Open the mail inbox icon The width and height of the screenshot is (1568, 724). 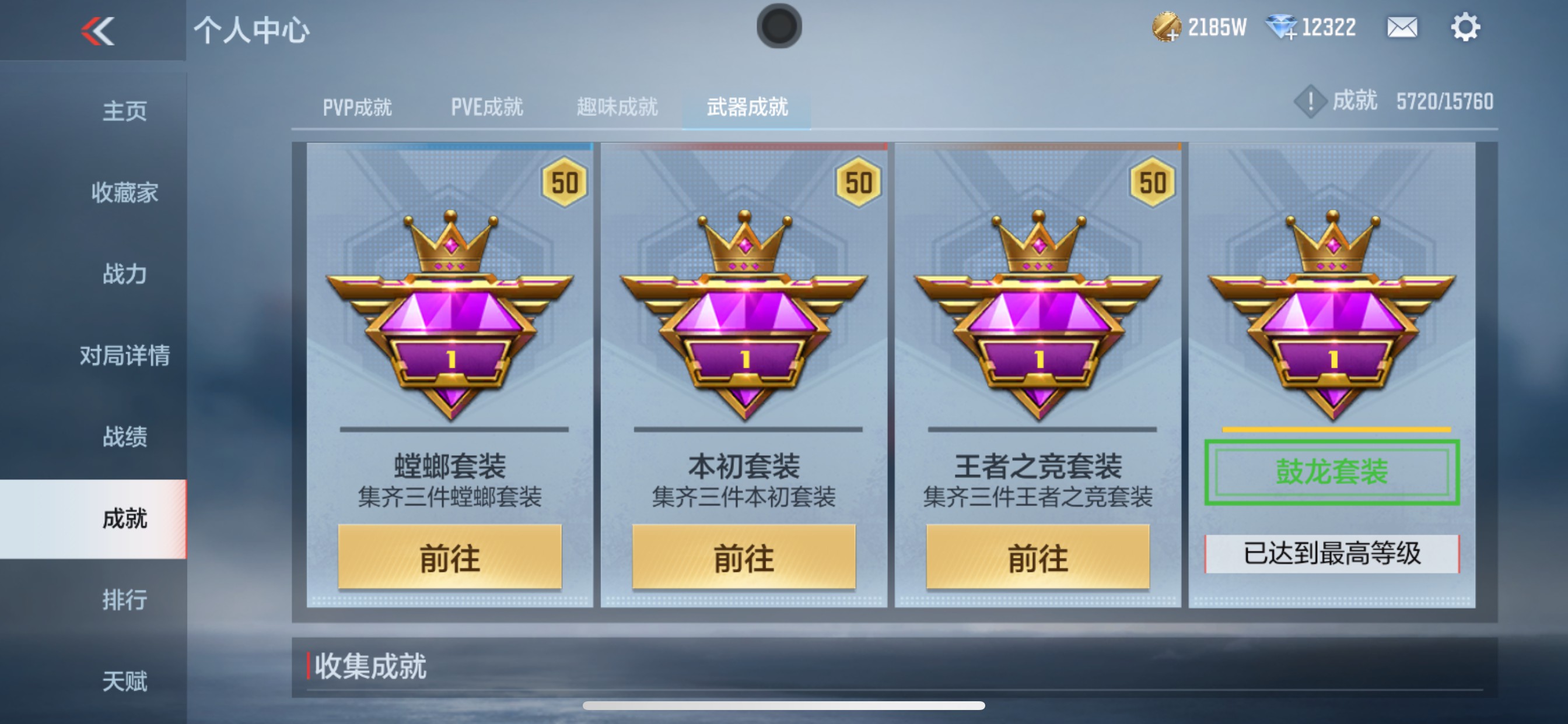click(1401, 27)
